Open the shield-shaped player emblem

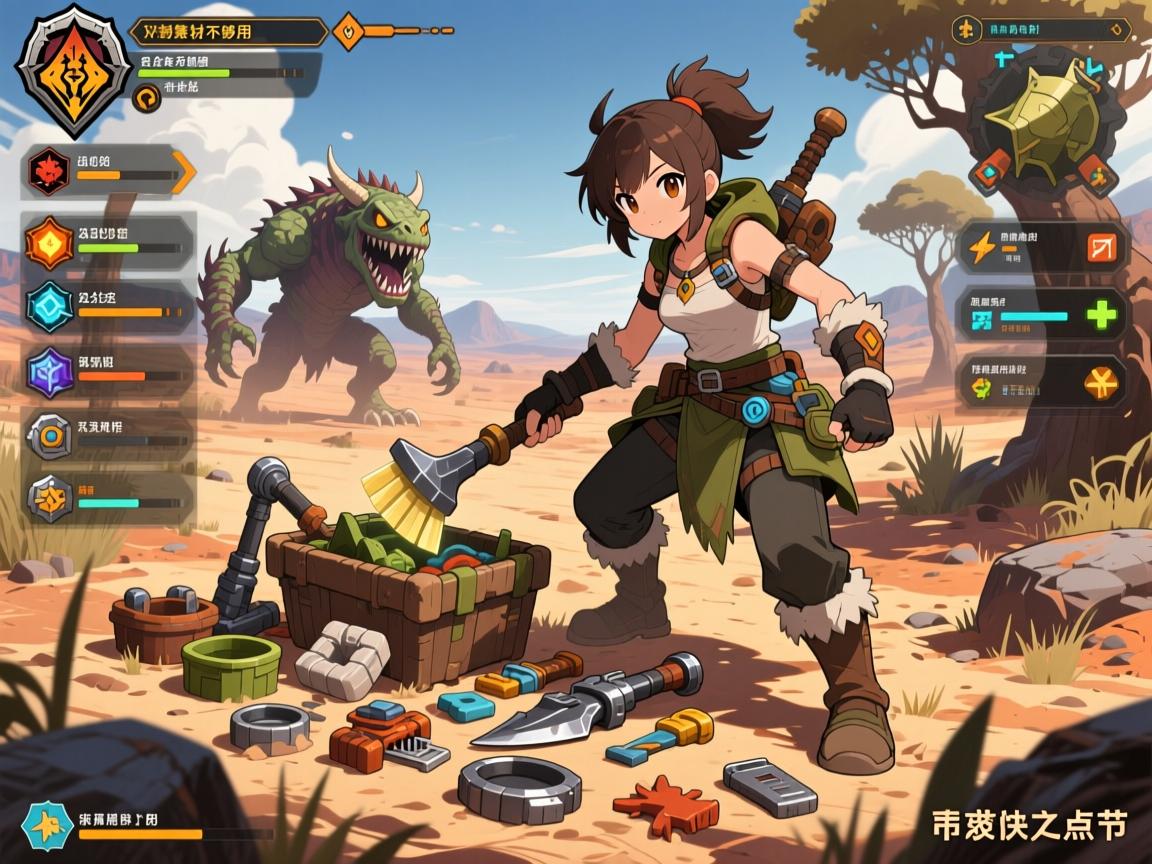coord(73,68)
